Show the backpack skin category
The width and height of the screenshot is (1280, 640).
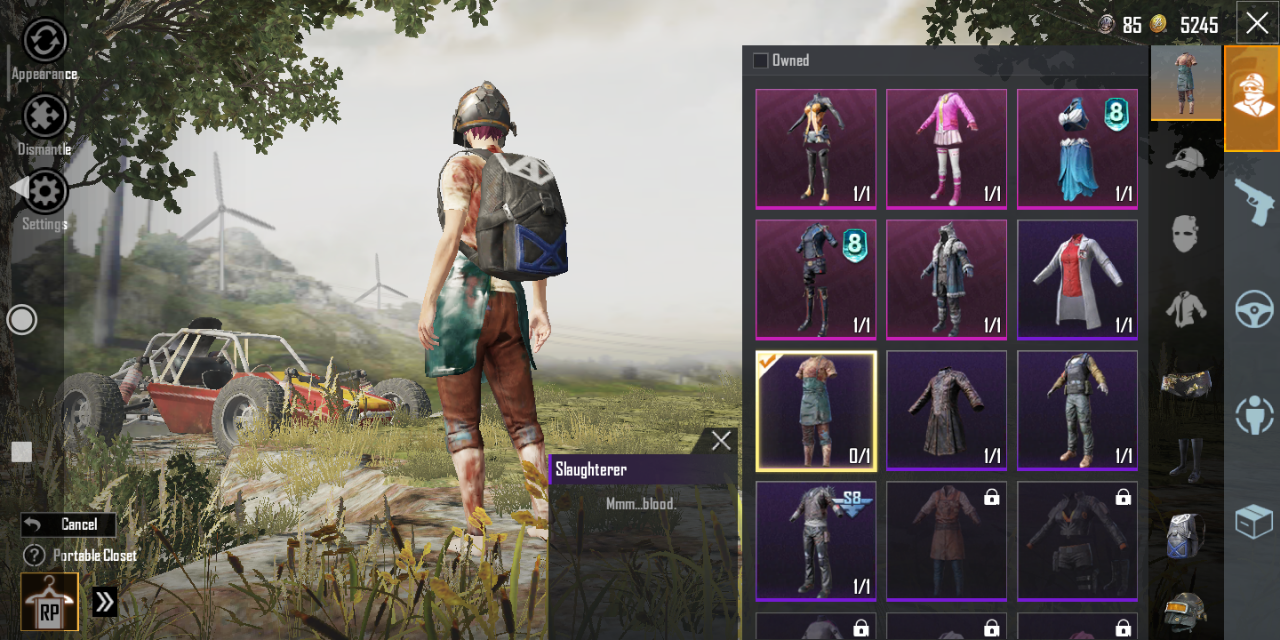[1185, 534]
